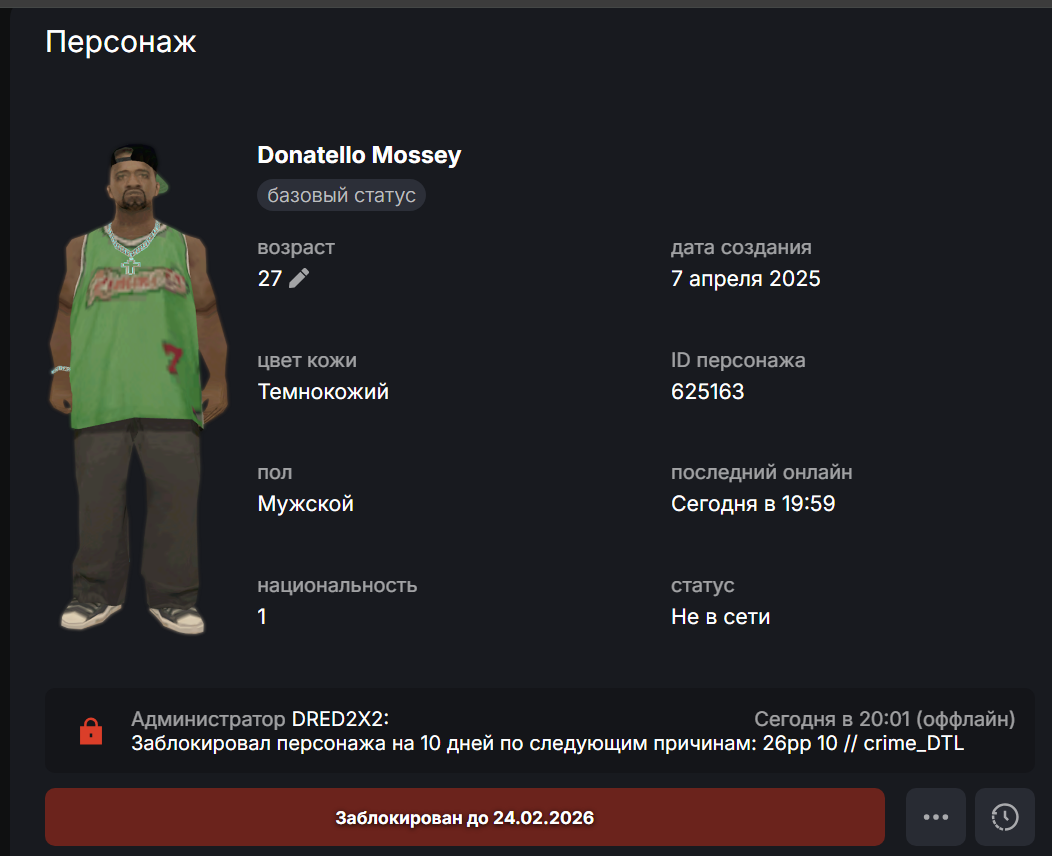Select the 'базовый статус' badge
Image resolution: width=1052 pixels, height=856 pixels.
coord(341,195)
